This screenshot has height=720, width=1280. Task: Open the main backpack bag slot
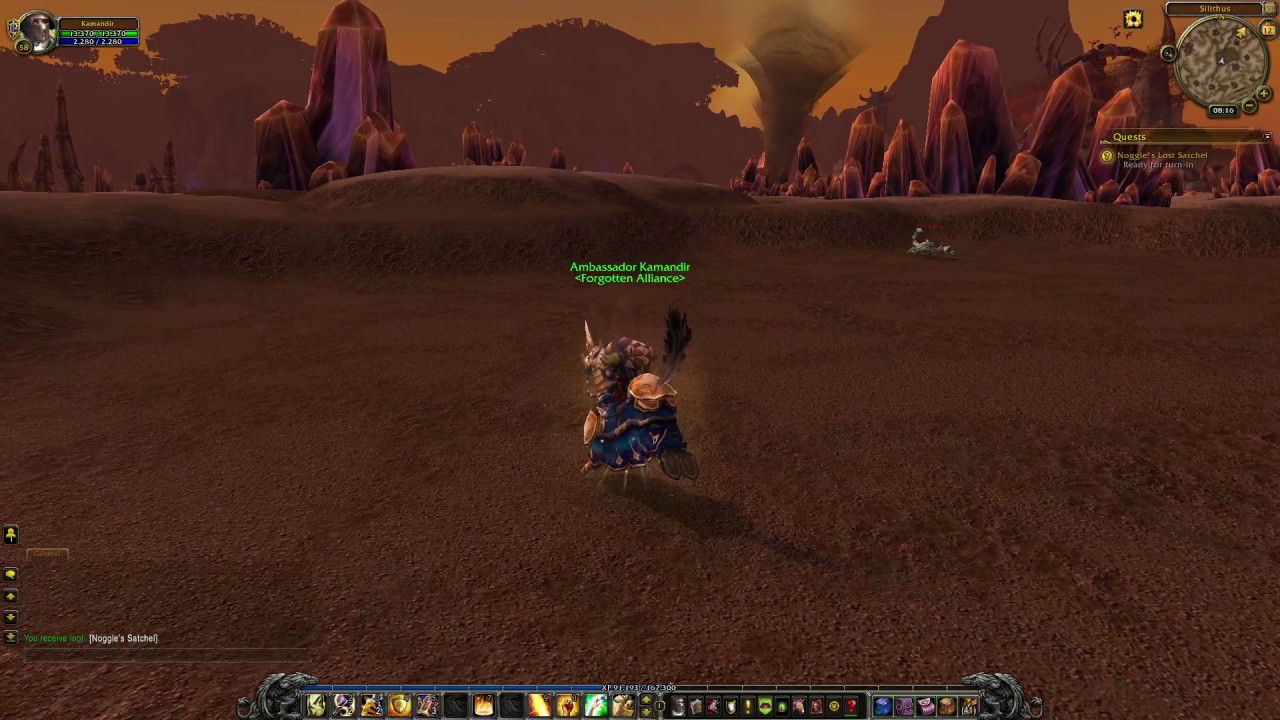click(968, 706)
